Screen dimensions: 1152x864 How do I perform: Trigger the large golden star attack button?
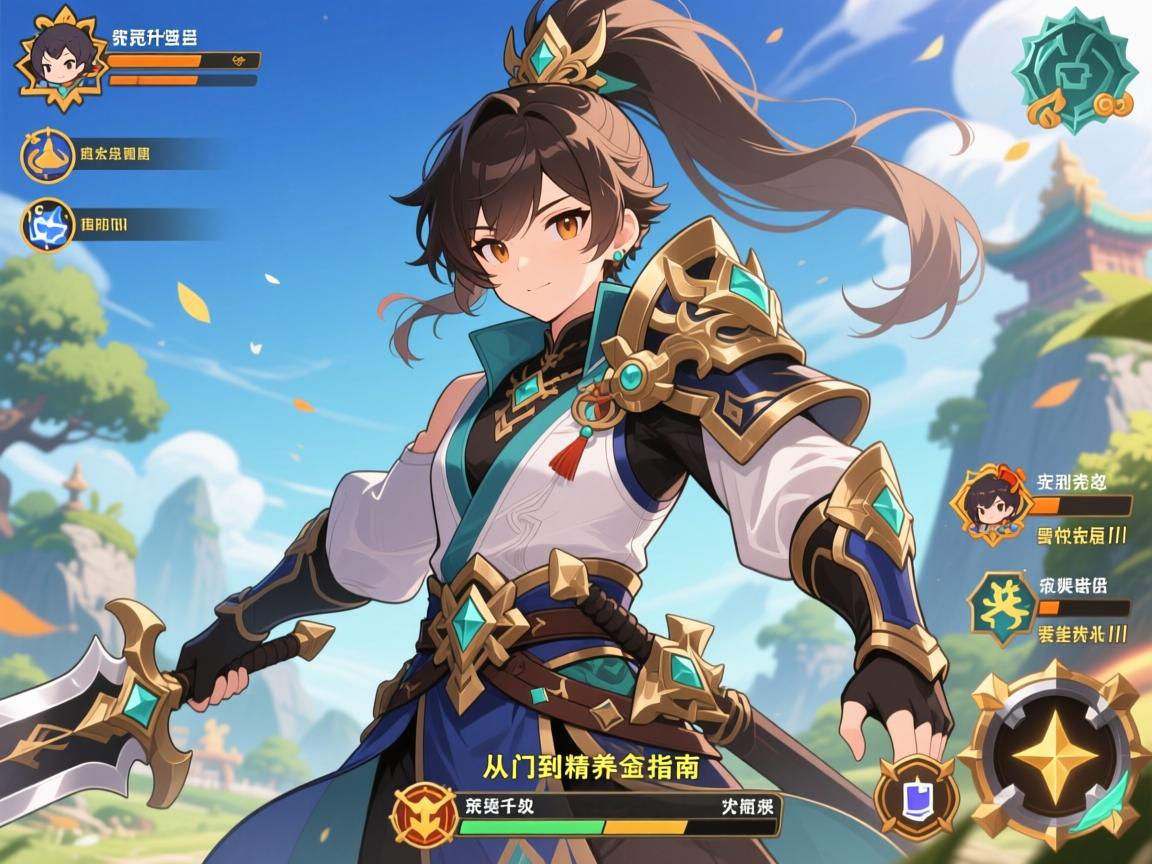(x=1051, y=752)
